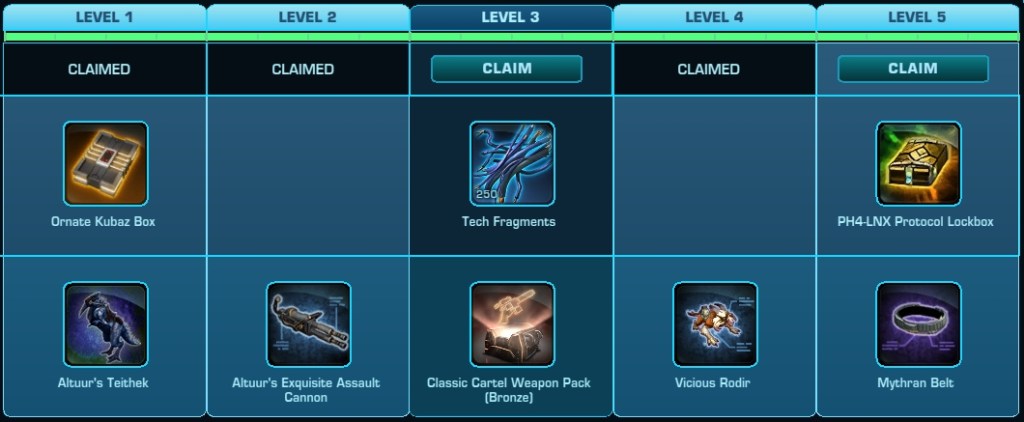Select the Ornate Kubaz Box icon
The height and width of the screenshot is (422, 1024).
coord(105,164)
